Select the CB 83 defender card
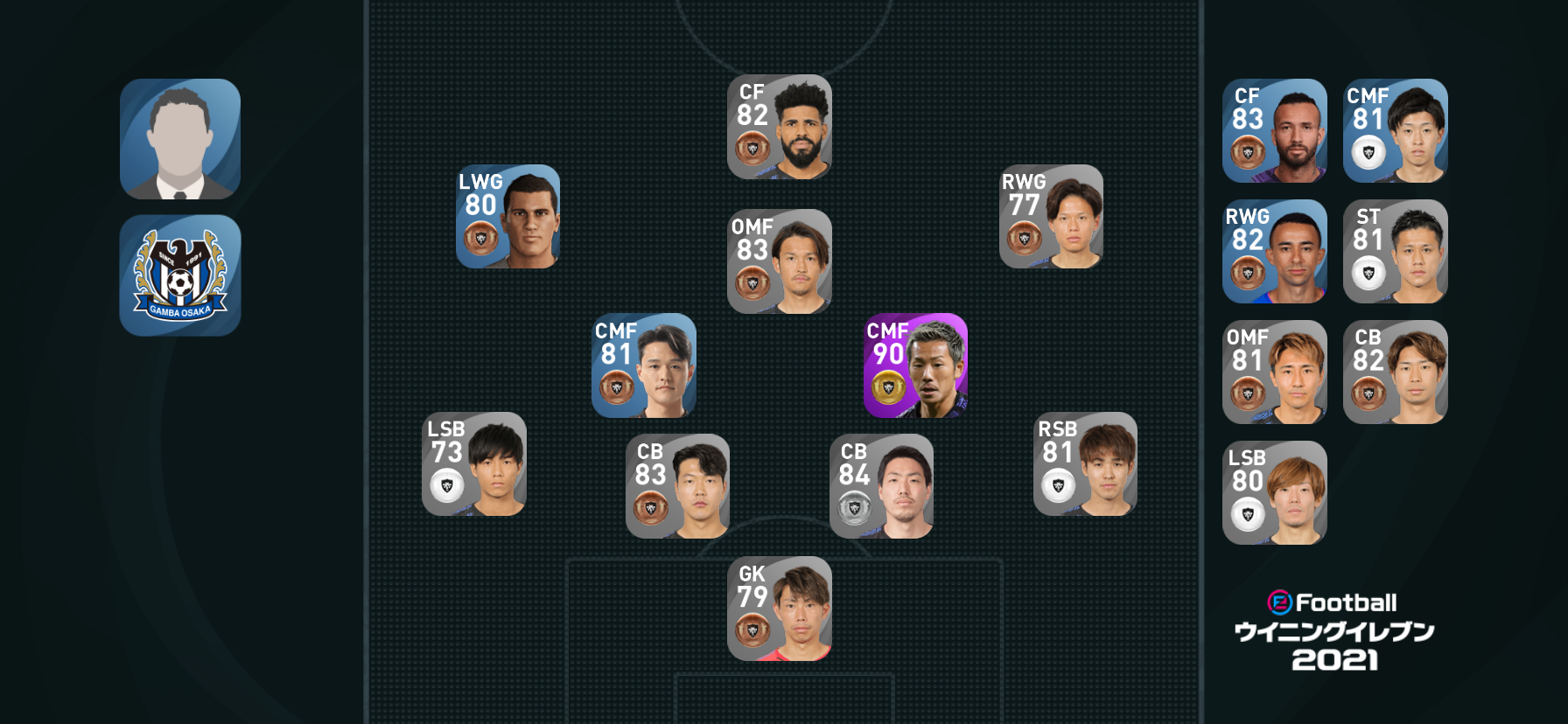 click(x=677, y=485)
